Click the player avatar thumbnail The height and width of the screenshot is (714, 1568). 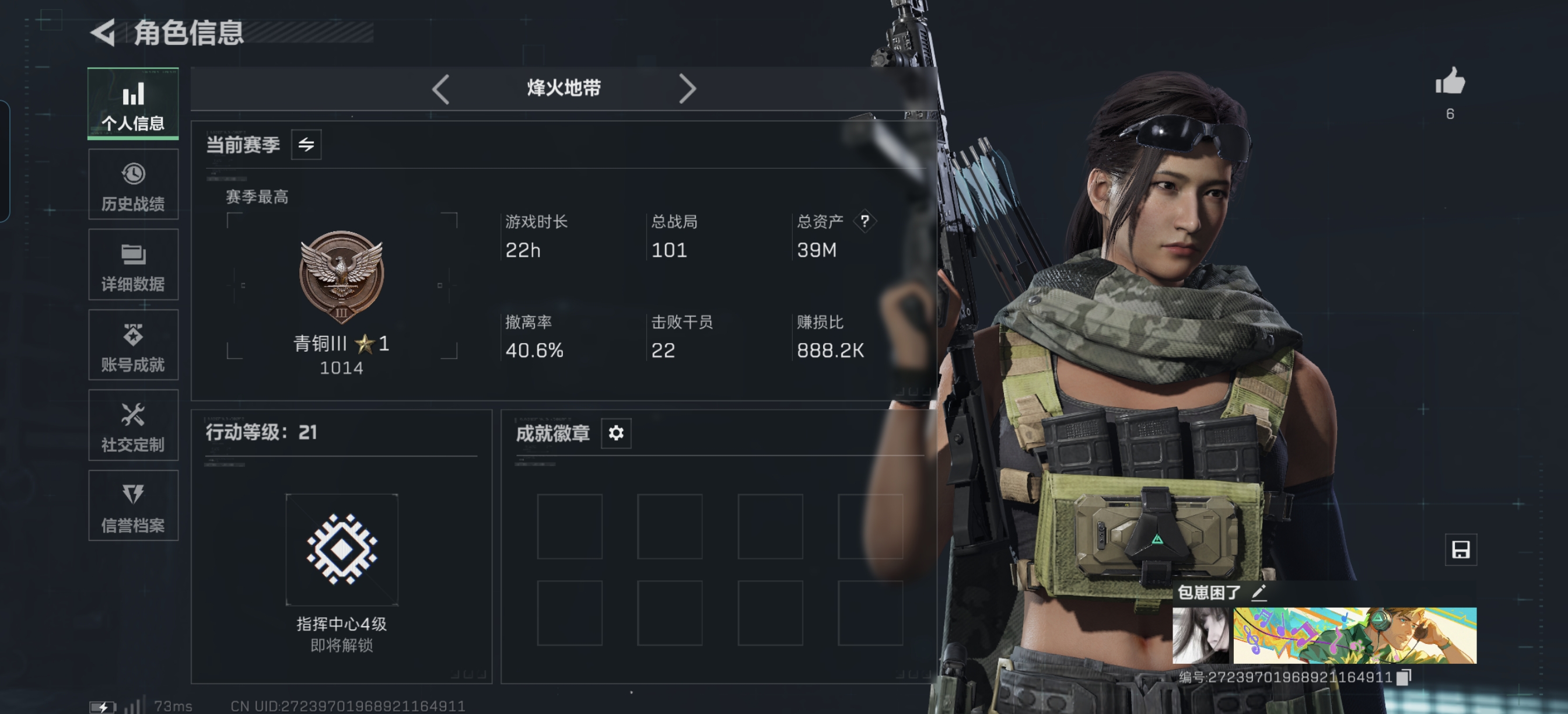1201,635
